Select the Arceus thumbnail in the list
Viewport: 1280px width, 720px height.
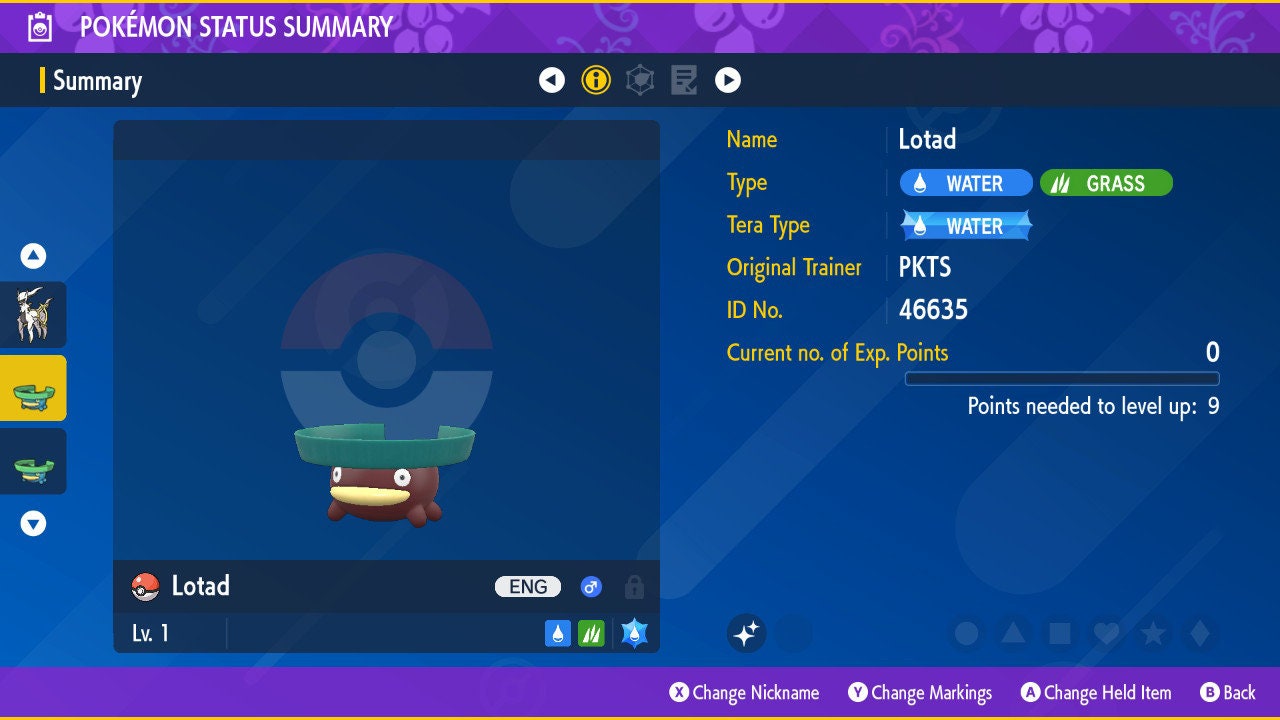33,314
